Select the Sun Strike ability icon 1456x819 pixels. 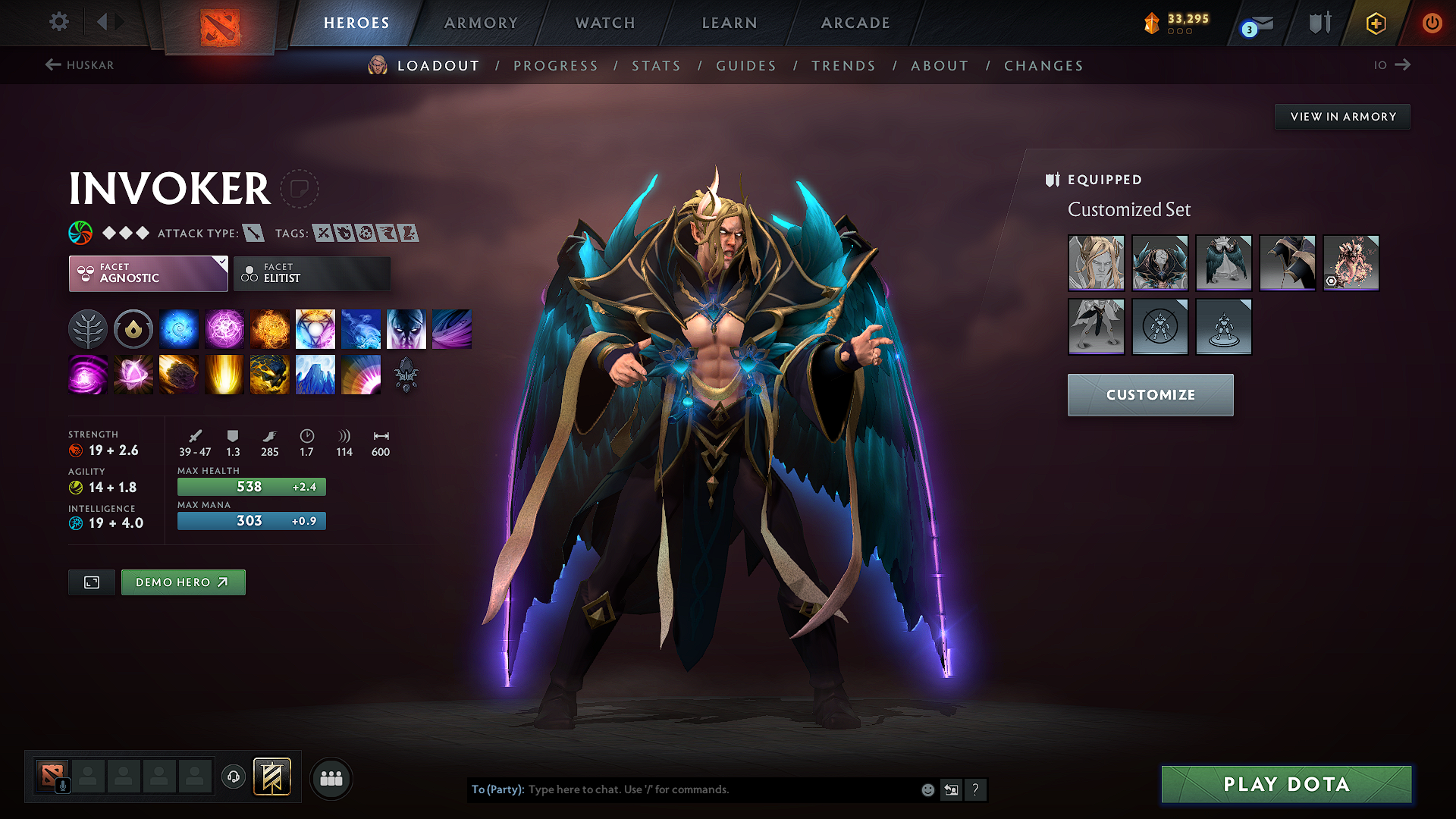(224, 374)
